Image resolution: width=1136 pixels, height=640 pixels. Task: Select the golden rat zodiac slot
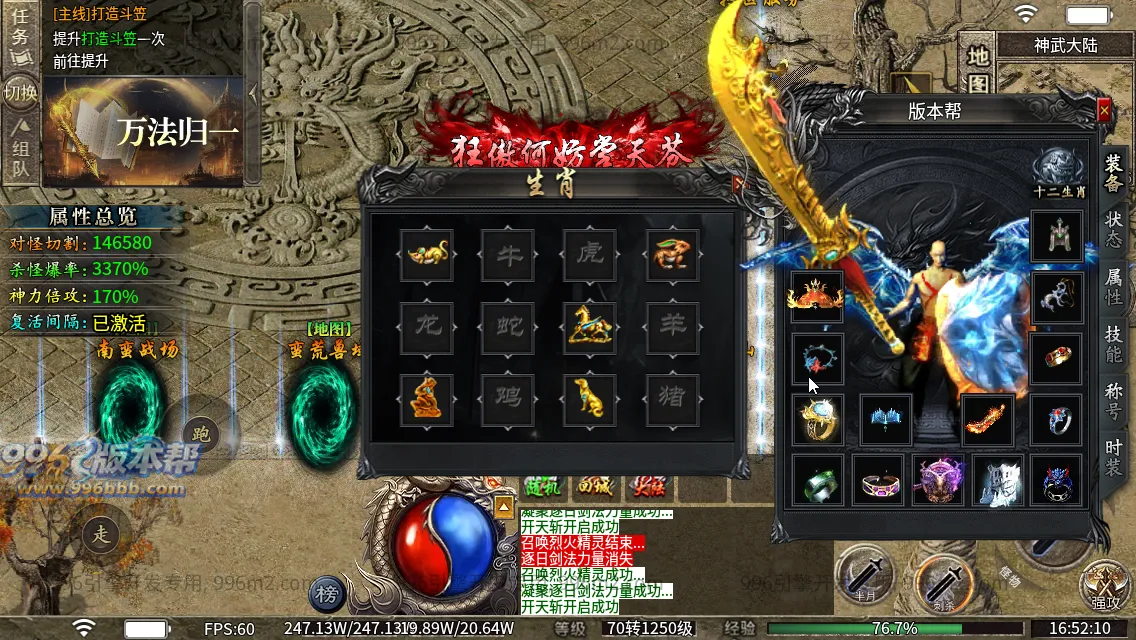tap(427, 256)
